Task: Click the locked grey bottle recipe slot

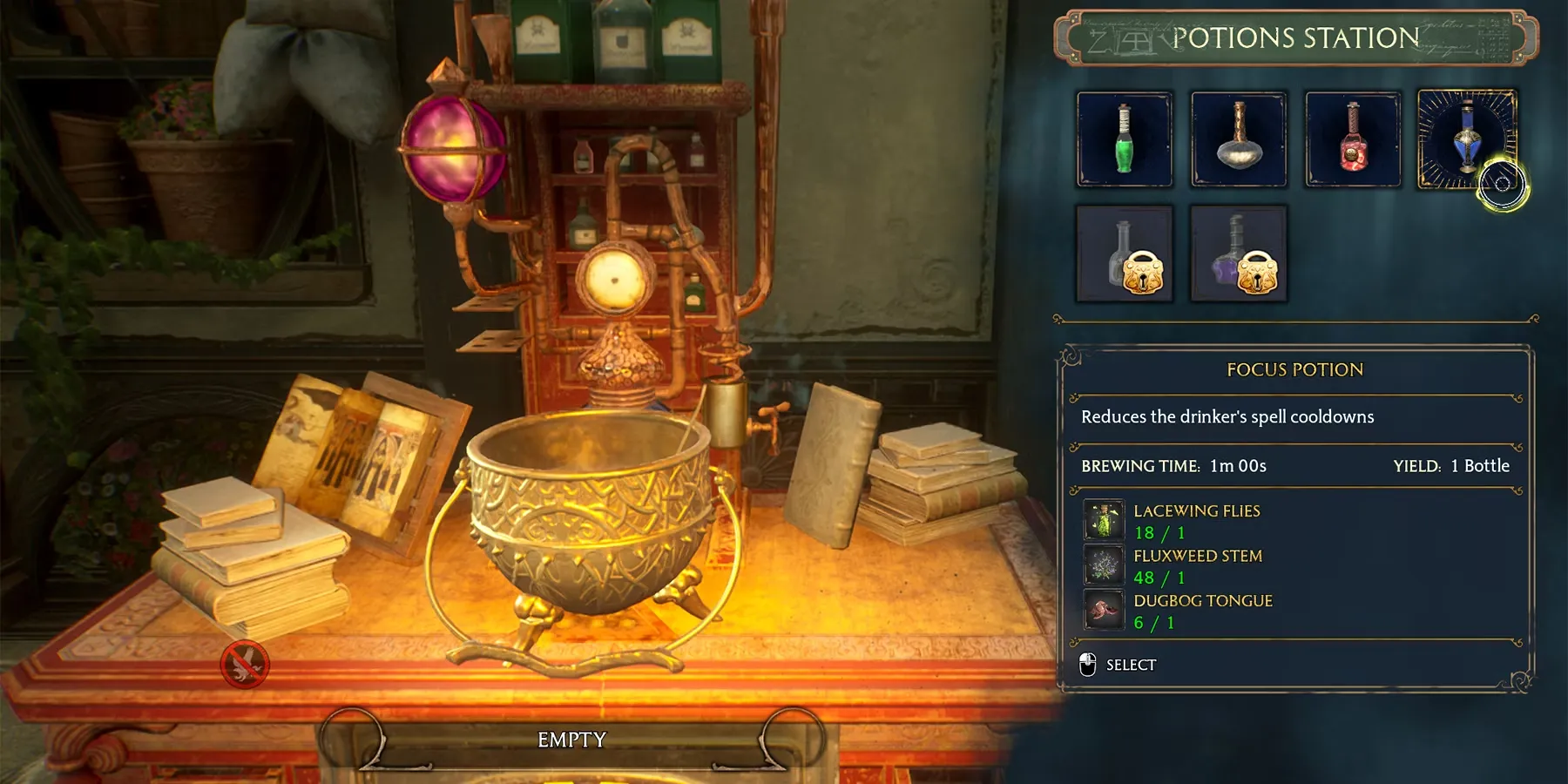Action: click(x=1124, y=253)
